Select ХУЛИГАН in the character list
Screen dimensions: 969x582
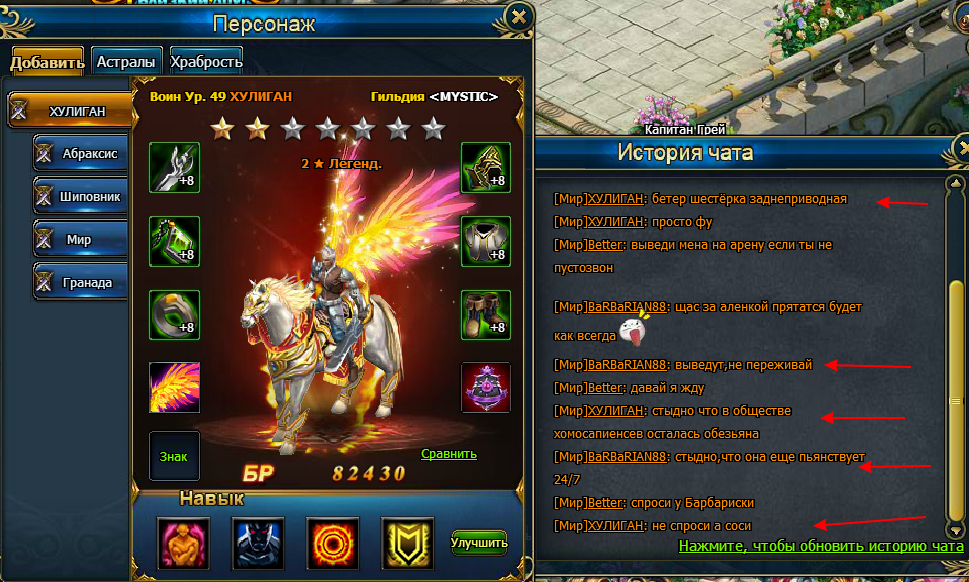[x=71, y=111]
